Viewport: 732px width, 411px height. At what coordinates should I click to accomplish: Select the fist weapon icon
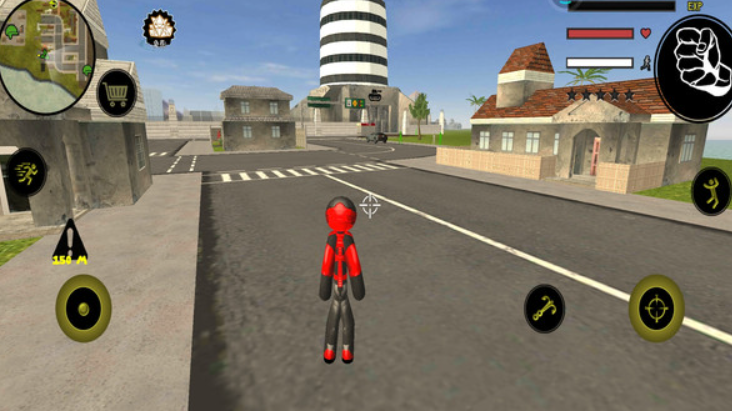point(695,59)
